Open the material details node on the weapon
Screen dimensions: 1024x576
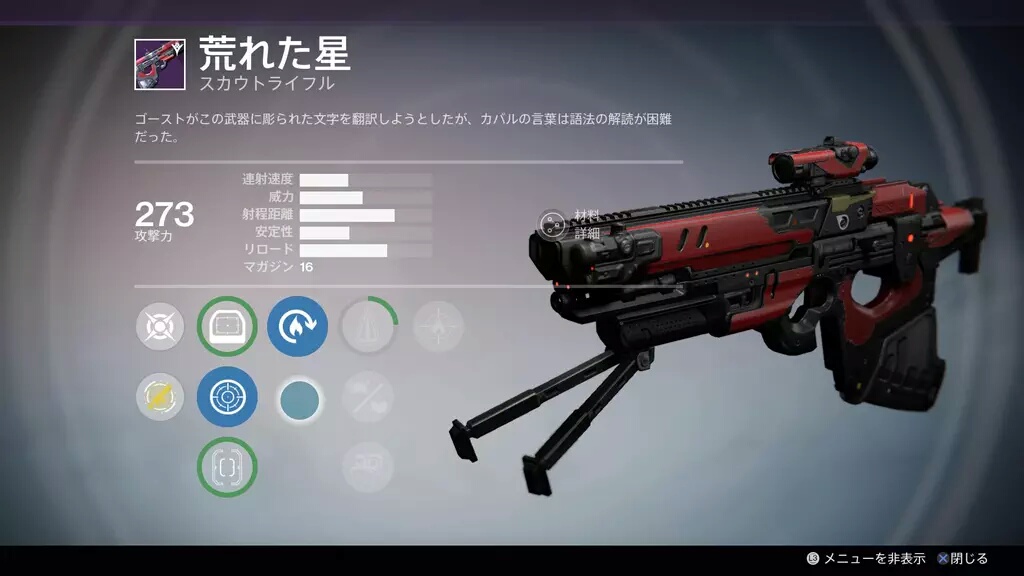point(553,225)
